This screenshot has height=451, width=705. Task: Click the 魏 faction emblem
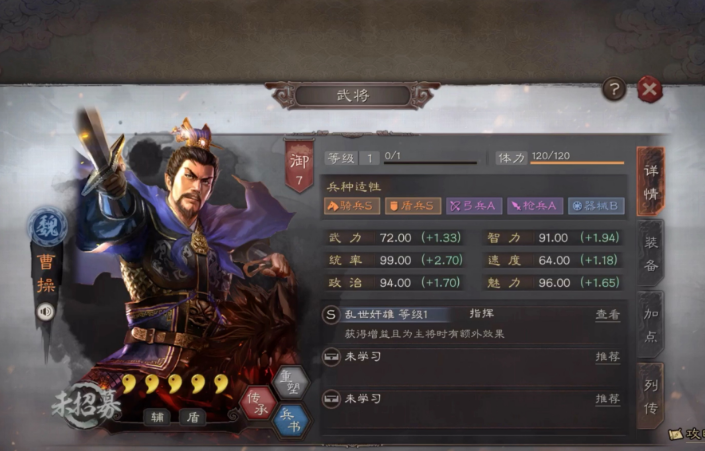point(47,227)
